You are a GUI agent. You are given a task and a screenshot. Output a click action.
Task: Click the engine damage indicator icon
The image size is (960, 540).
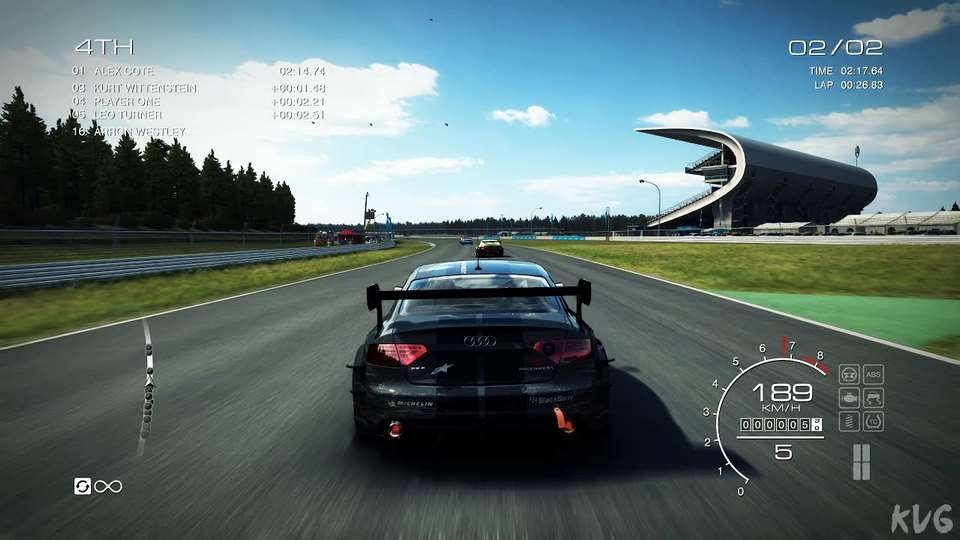pos(849,398)
